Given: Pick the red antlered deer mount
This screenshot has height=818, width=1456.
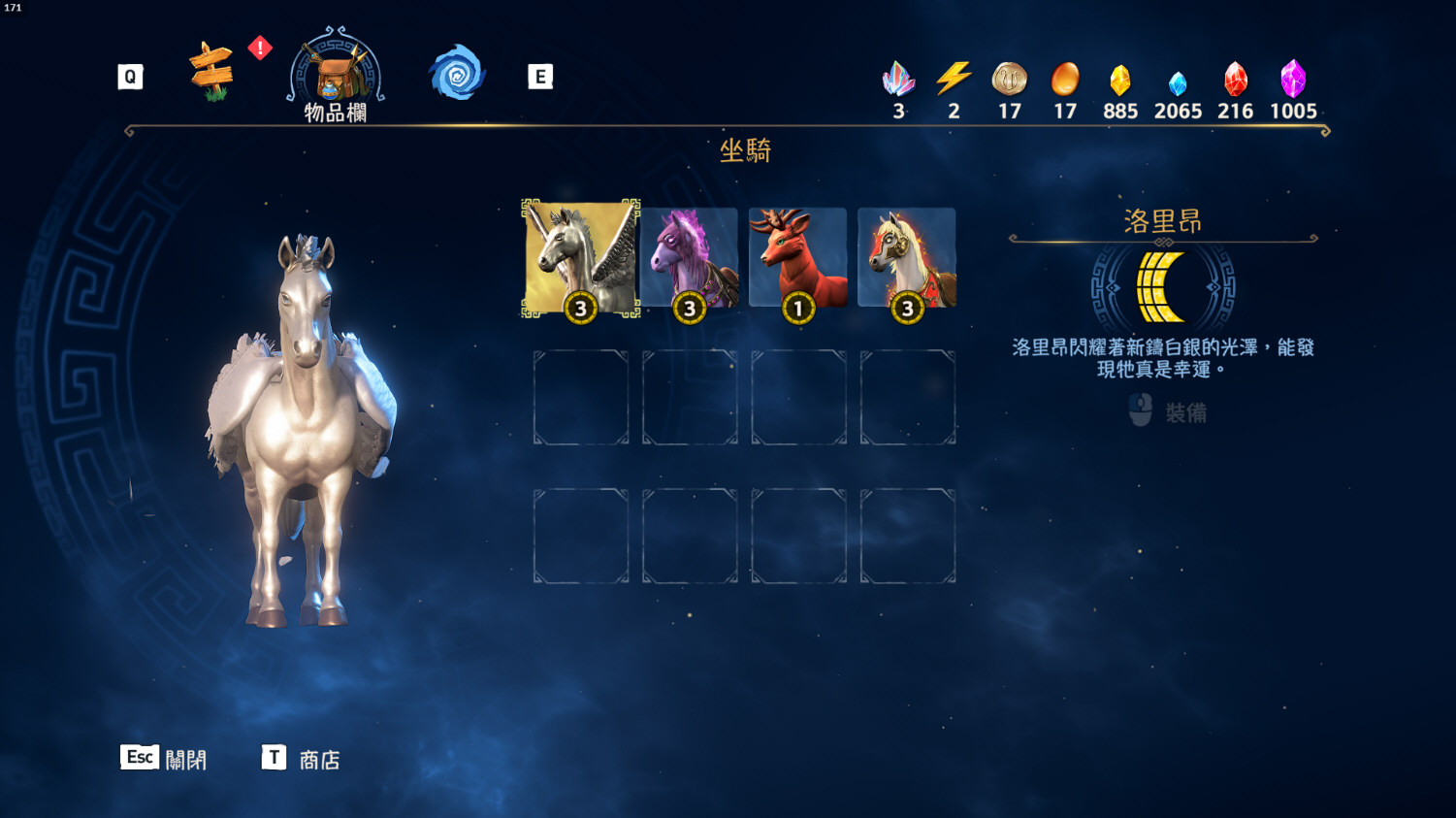Looking at the screenshot, I should 797,258.
